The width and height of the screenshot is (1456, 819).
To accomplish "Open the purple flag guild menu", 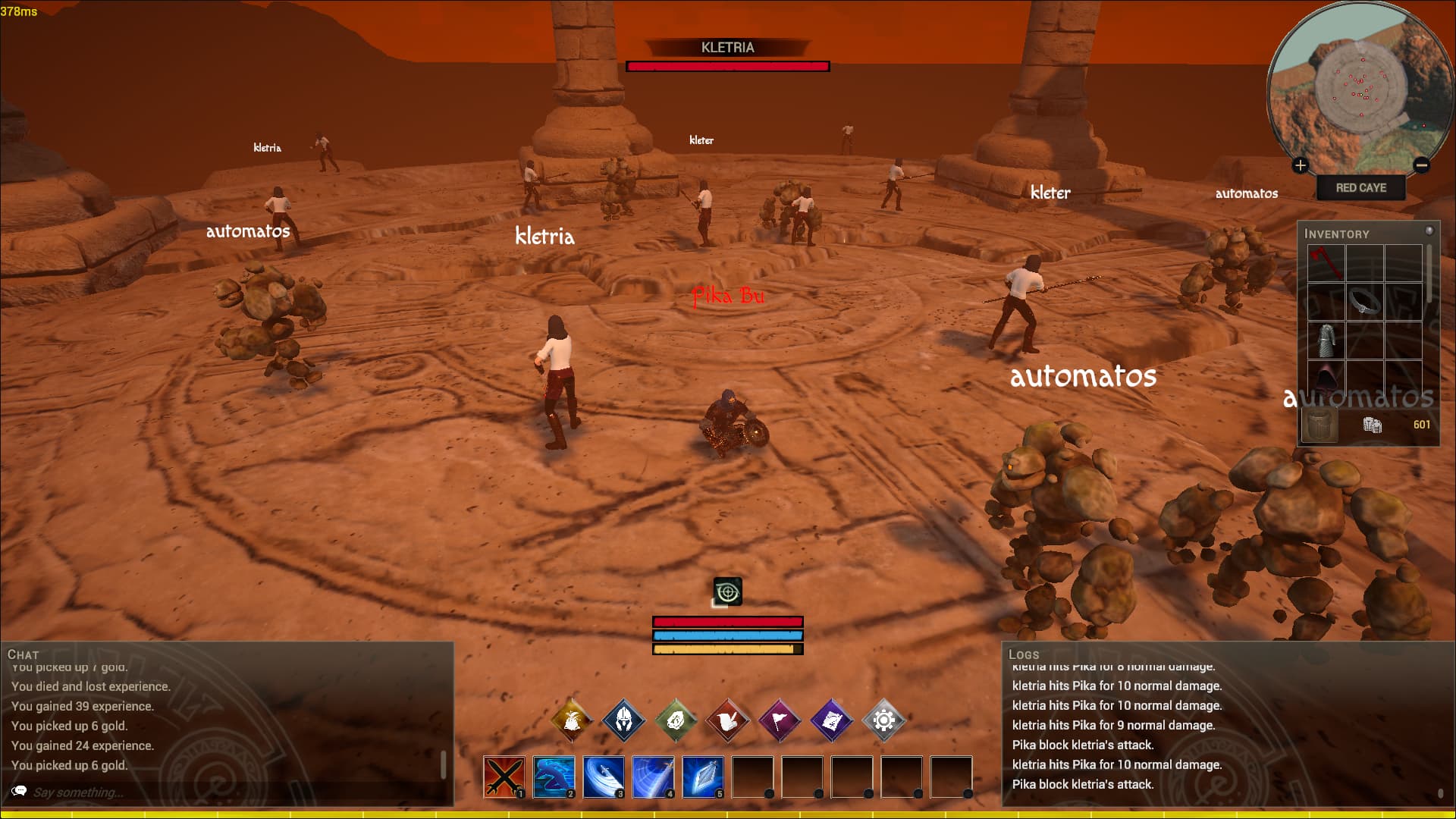I will (x=780, y=719).
